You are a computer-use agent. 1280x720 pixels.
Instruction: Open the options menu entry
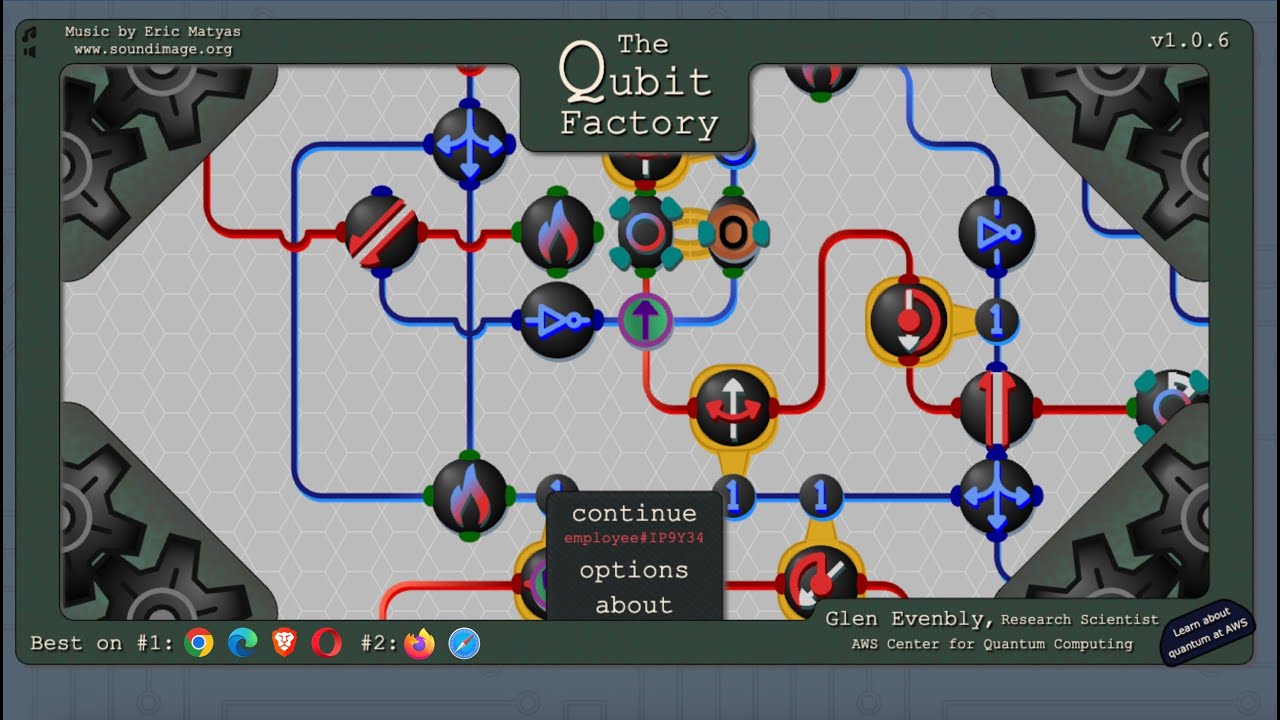pos(633,570)
